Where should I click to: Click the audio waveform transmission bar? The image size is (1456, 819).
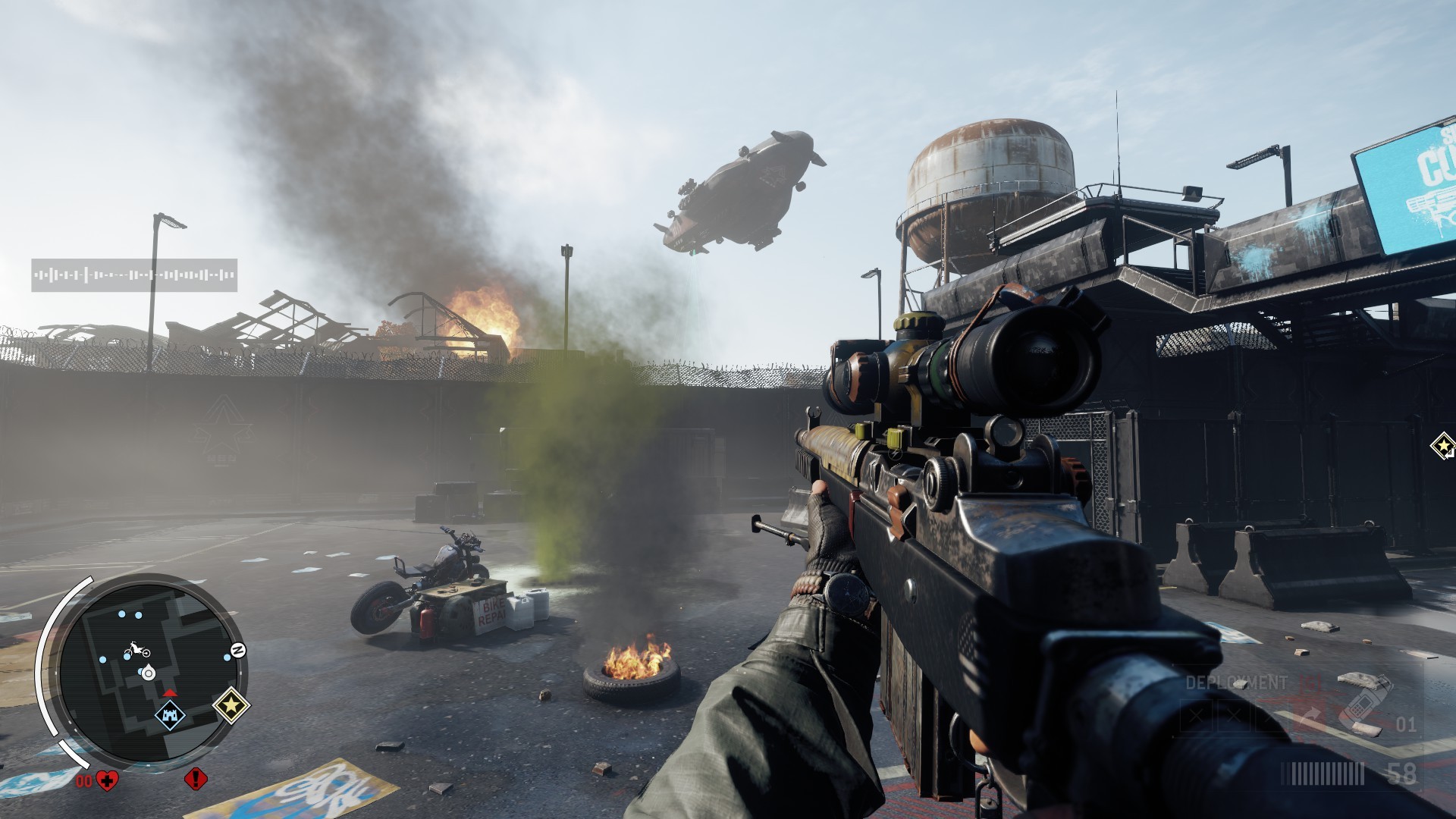pos(134,275)
